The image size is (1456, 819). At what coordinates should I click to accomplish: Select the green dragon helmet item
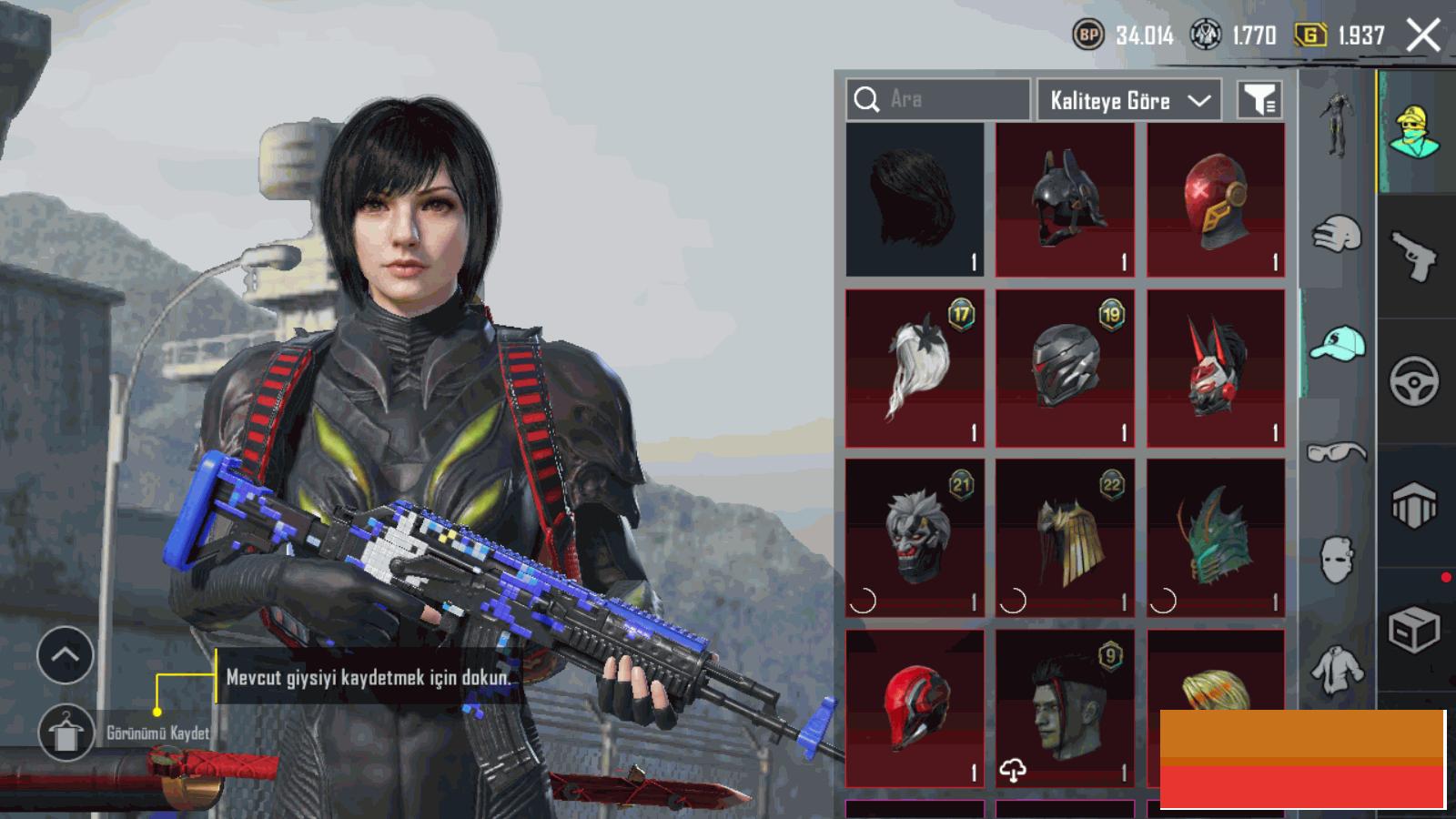coord(1216,537)
